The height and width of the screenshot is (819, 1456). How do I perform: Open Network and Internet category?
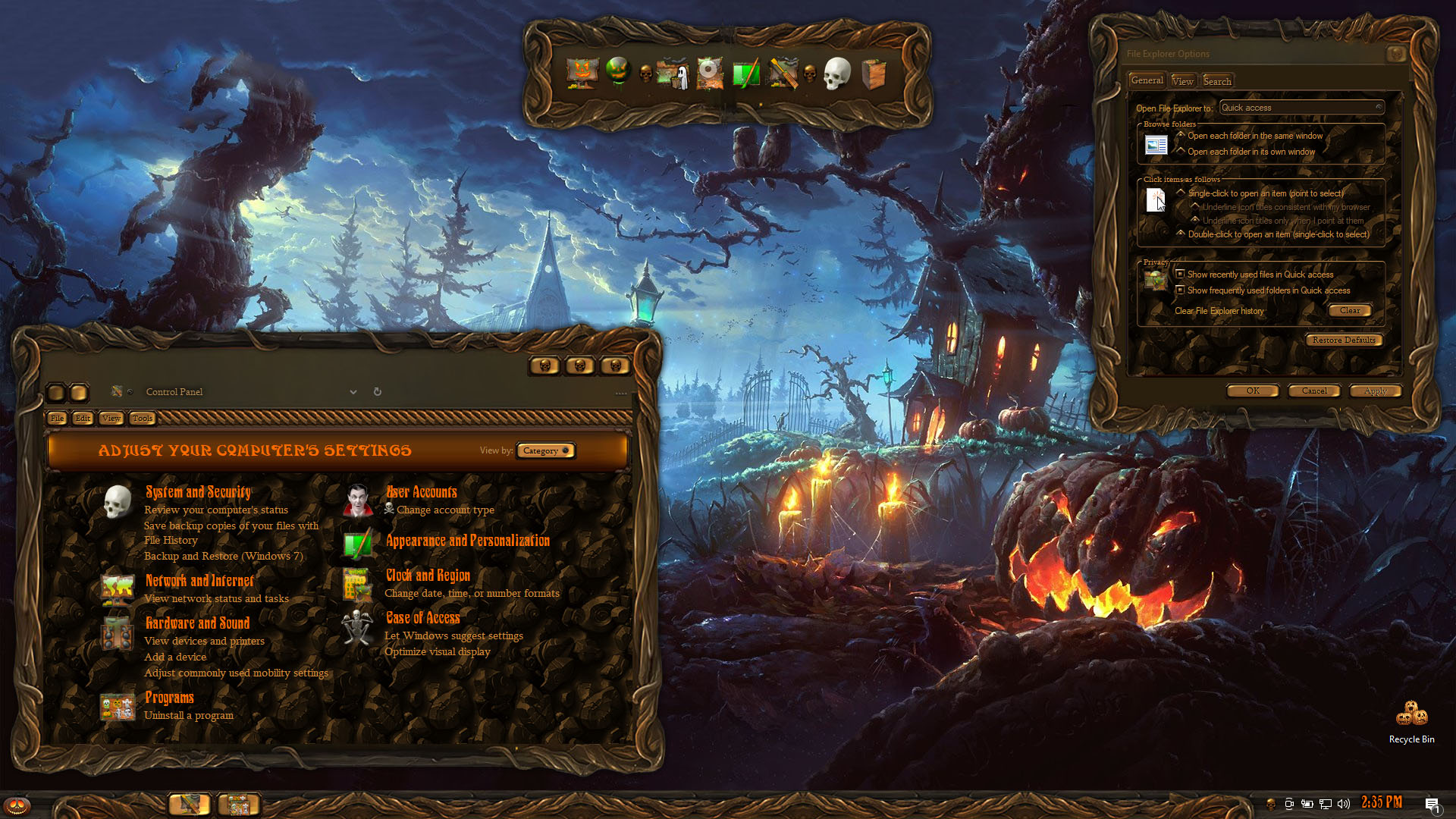point(199,581)
